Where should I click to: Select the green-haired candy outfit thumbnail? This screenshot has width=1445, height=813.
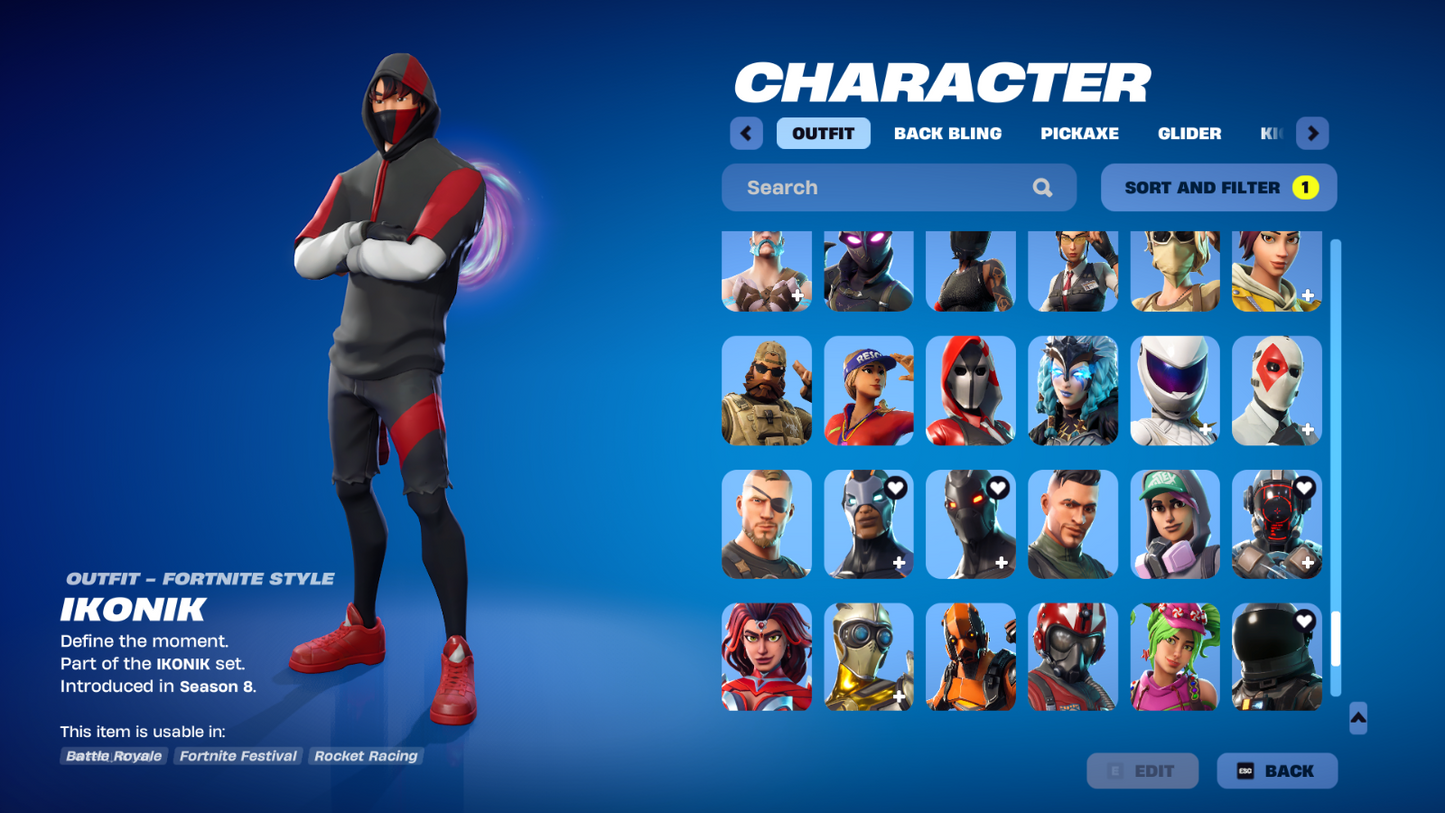point(1175,657)
